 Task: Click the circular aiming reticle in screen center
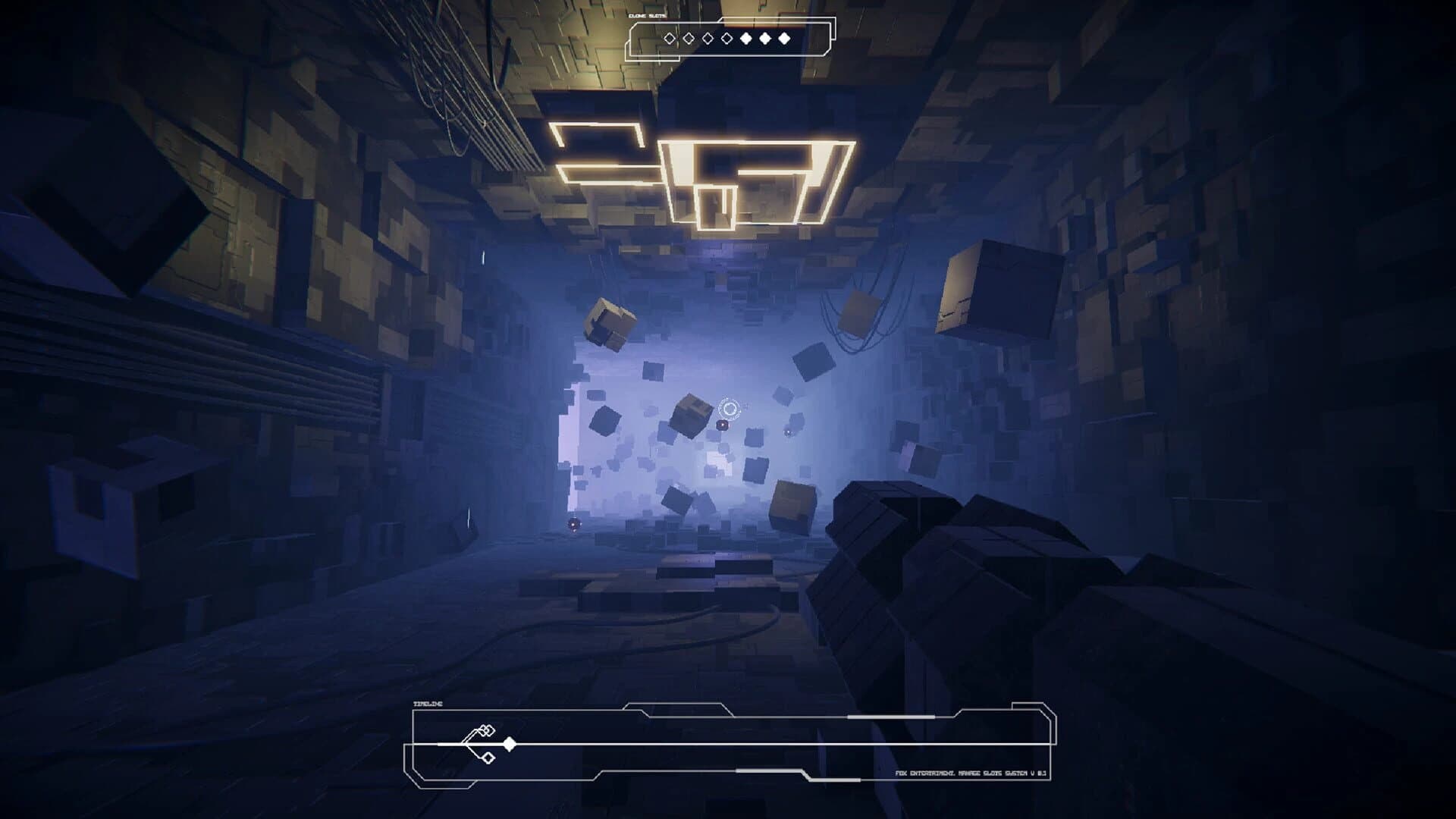pos(729,409)
